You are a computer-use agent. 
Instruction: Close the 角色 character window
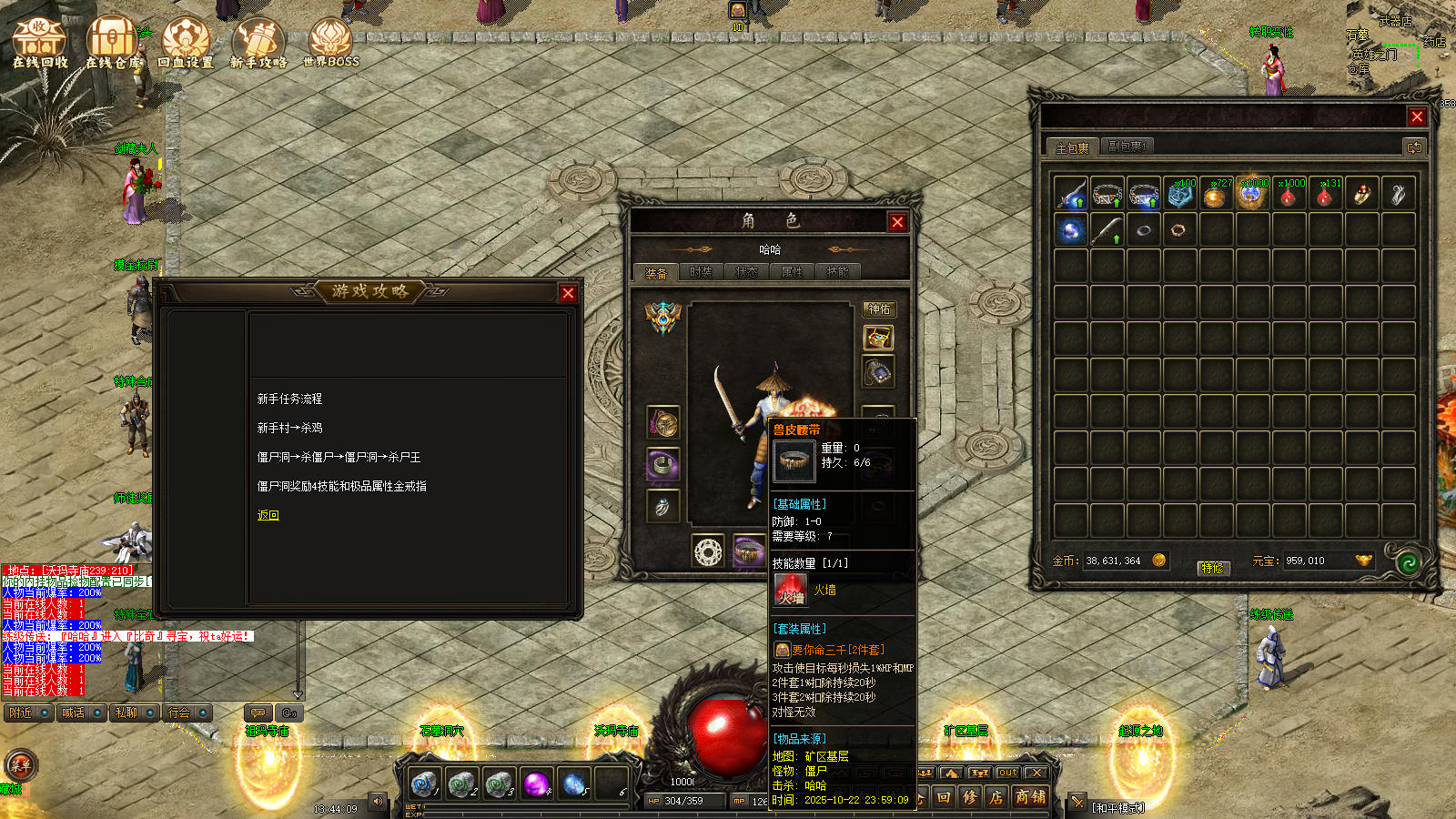[897, 222]
